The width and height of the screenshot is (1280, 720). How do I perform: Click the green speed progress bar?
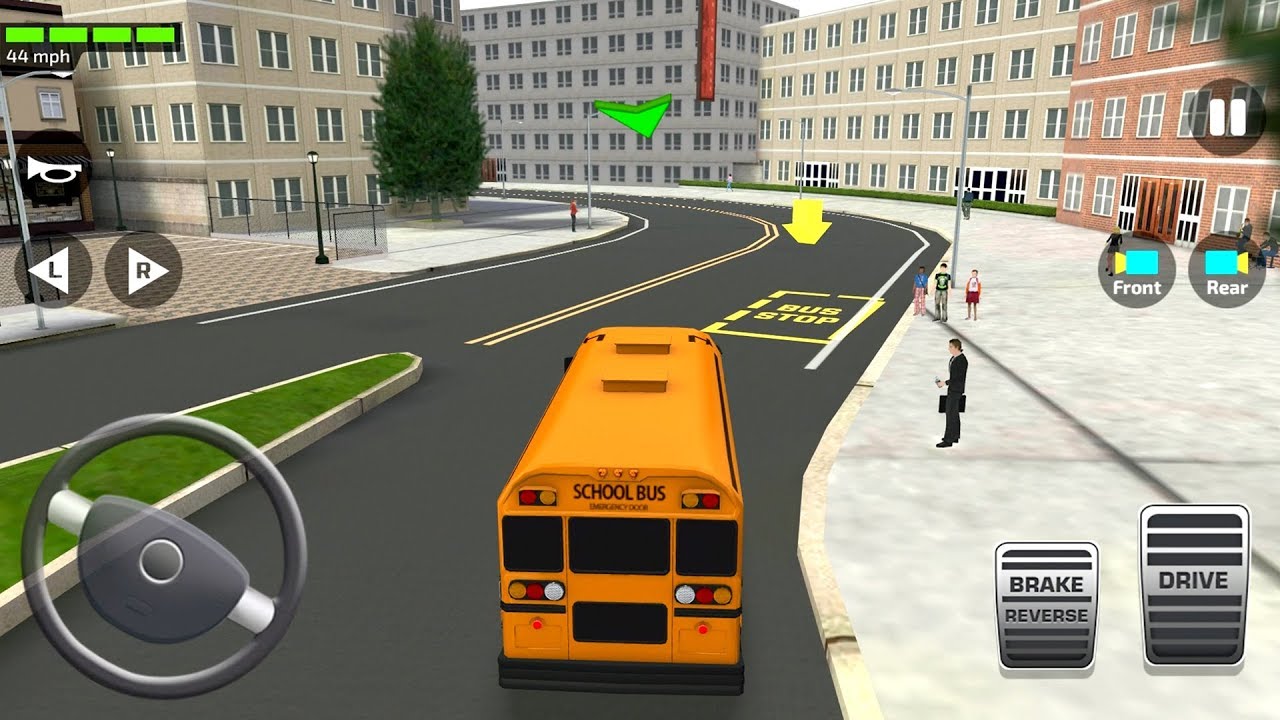[x=90, y=32]
